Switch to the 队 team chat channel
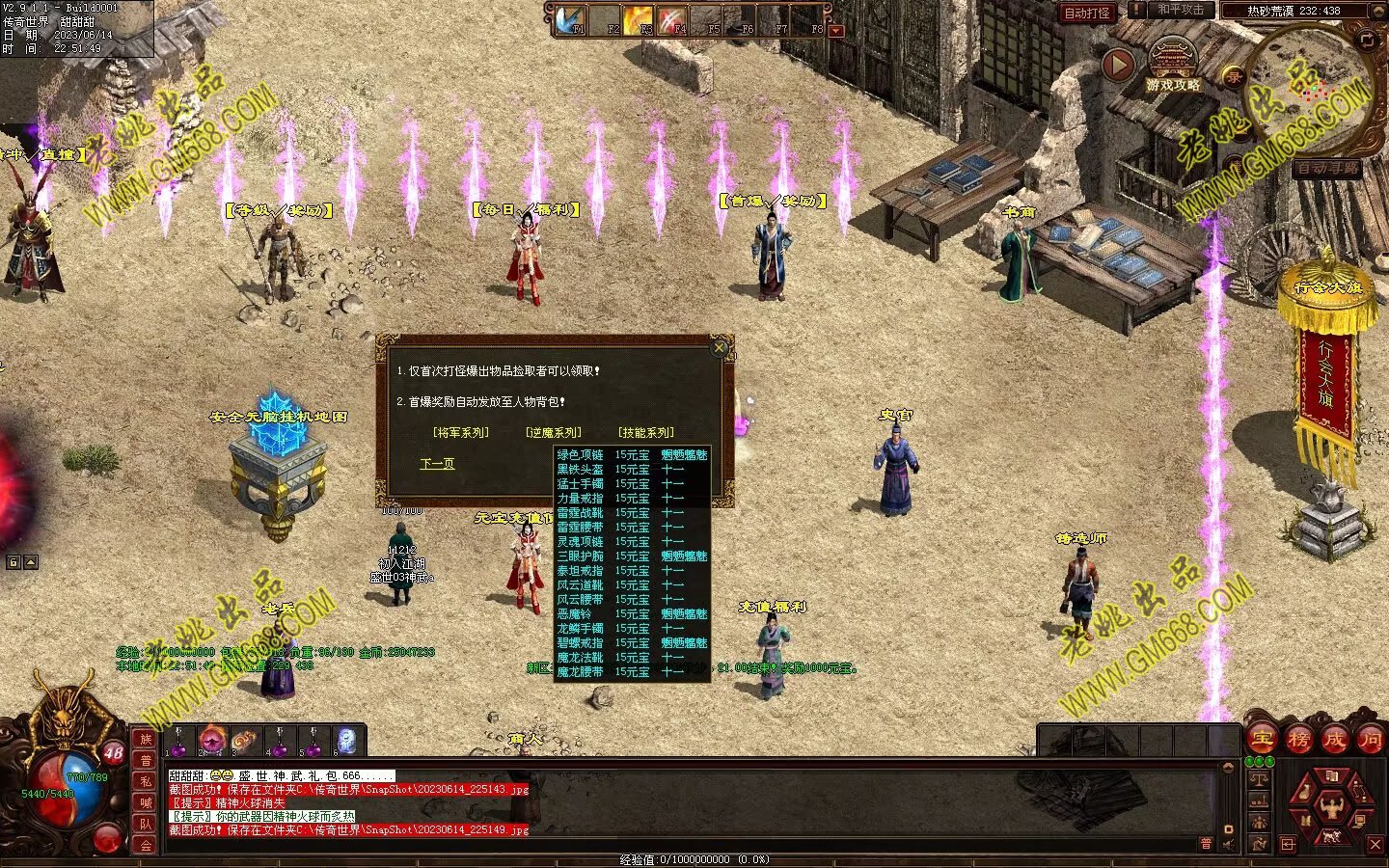Image resolution: width=1389 pixels, height=868 pixels. point(146,824)
